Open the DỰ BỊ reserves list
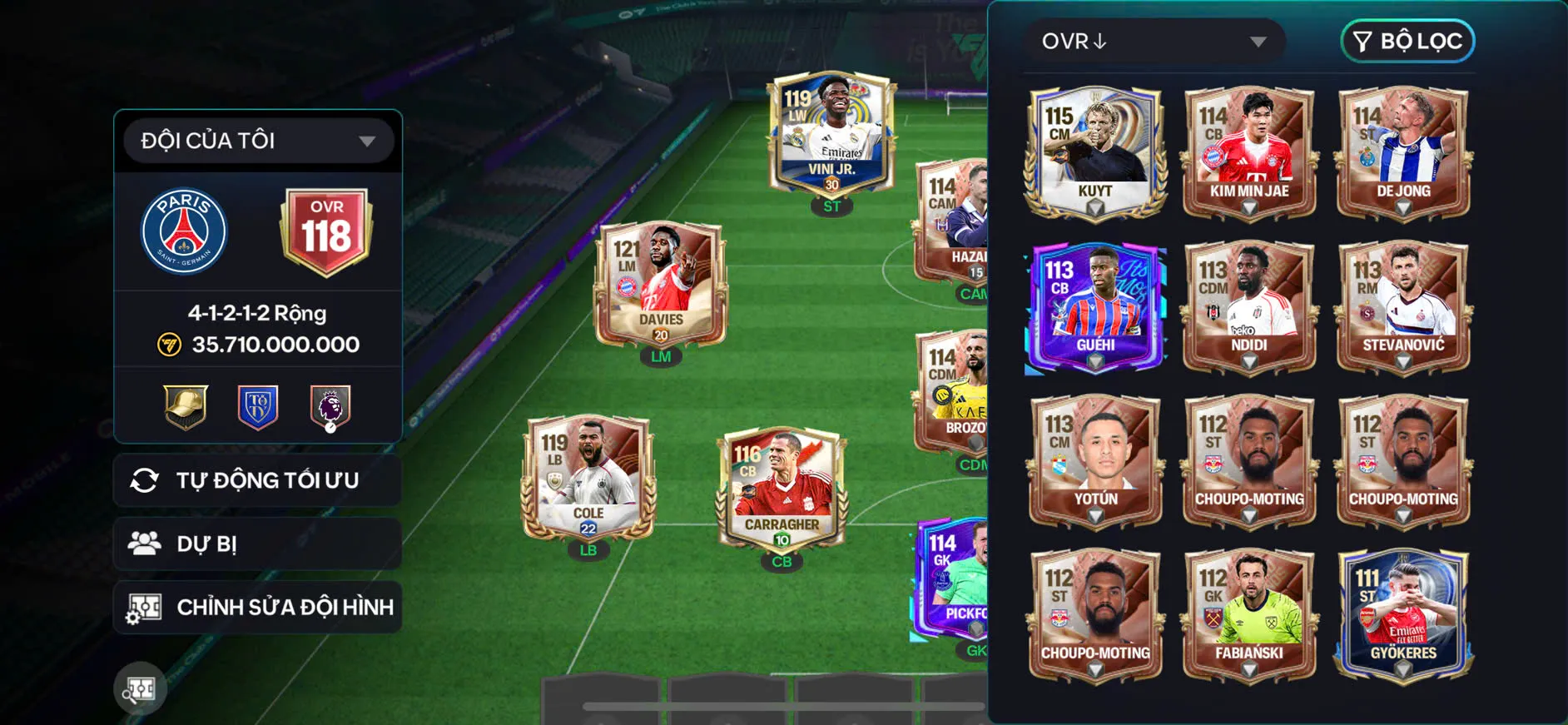The image size is (1568, 725). (258, 544)
